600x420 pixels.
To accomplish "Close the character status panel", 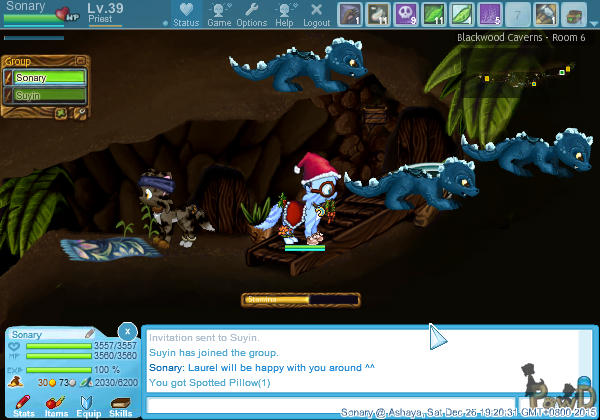I will [127, 331].
